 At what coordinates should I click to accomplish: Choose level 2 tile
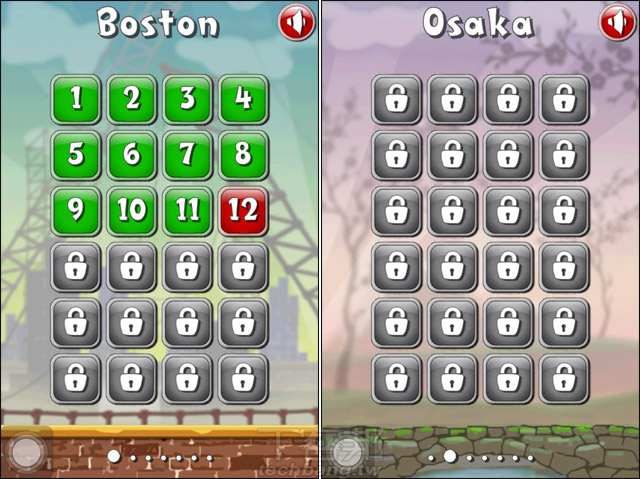(132, 99)
